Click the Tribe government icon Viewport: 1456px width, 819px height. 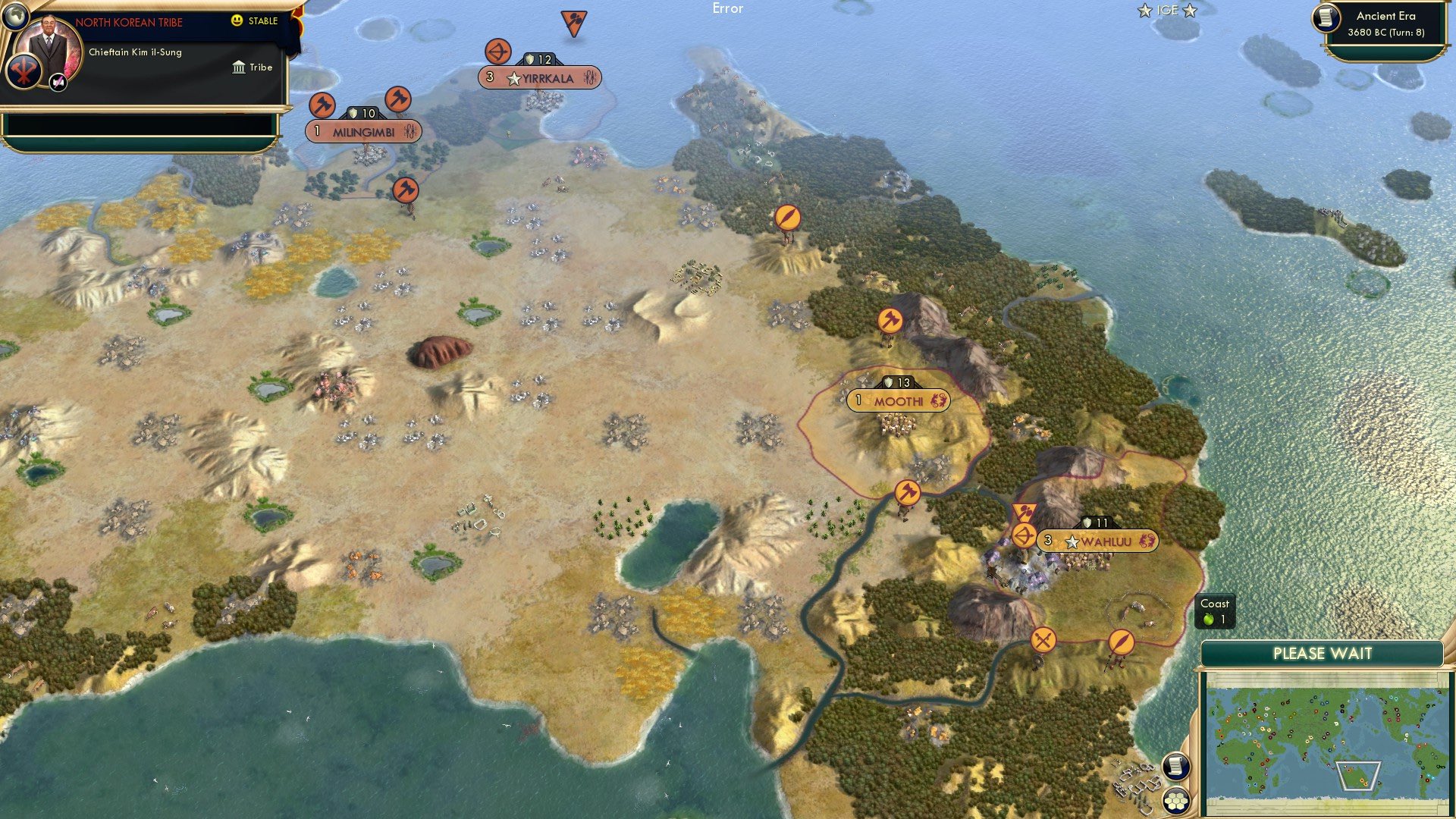[237, 67]
